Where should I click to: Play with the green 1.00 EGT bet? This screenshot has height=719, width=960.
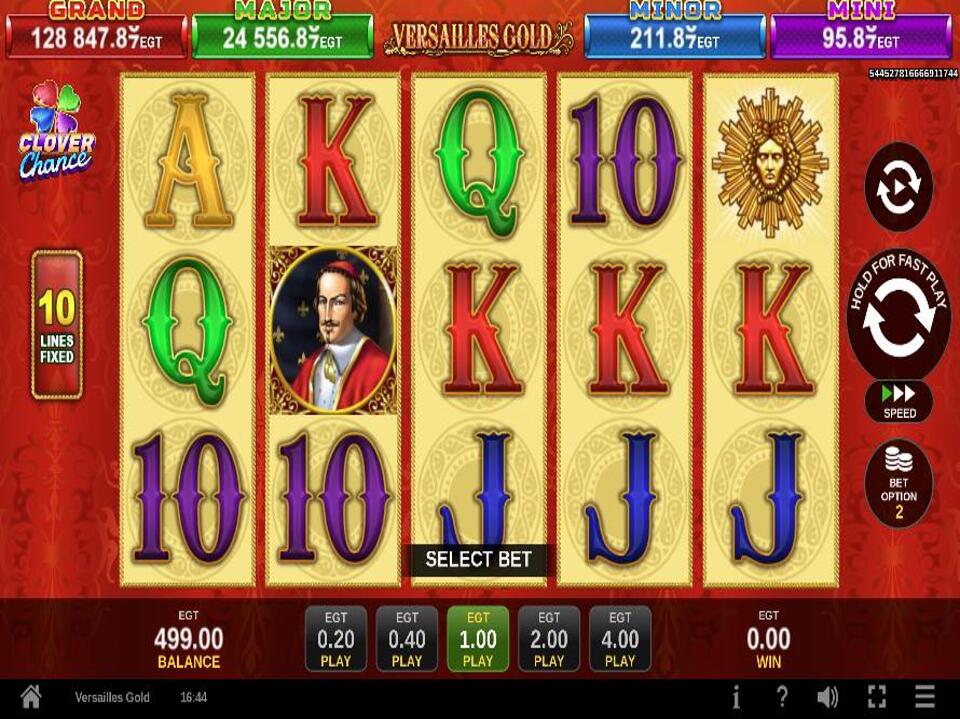(x=478, y=638)
